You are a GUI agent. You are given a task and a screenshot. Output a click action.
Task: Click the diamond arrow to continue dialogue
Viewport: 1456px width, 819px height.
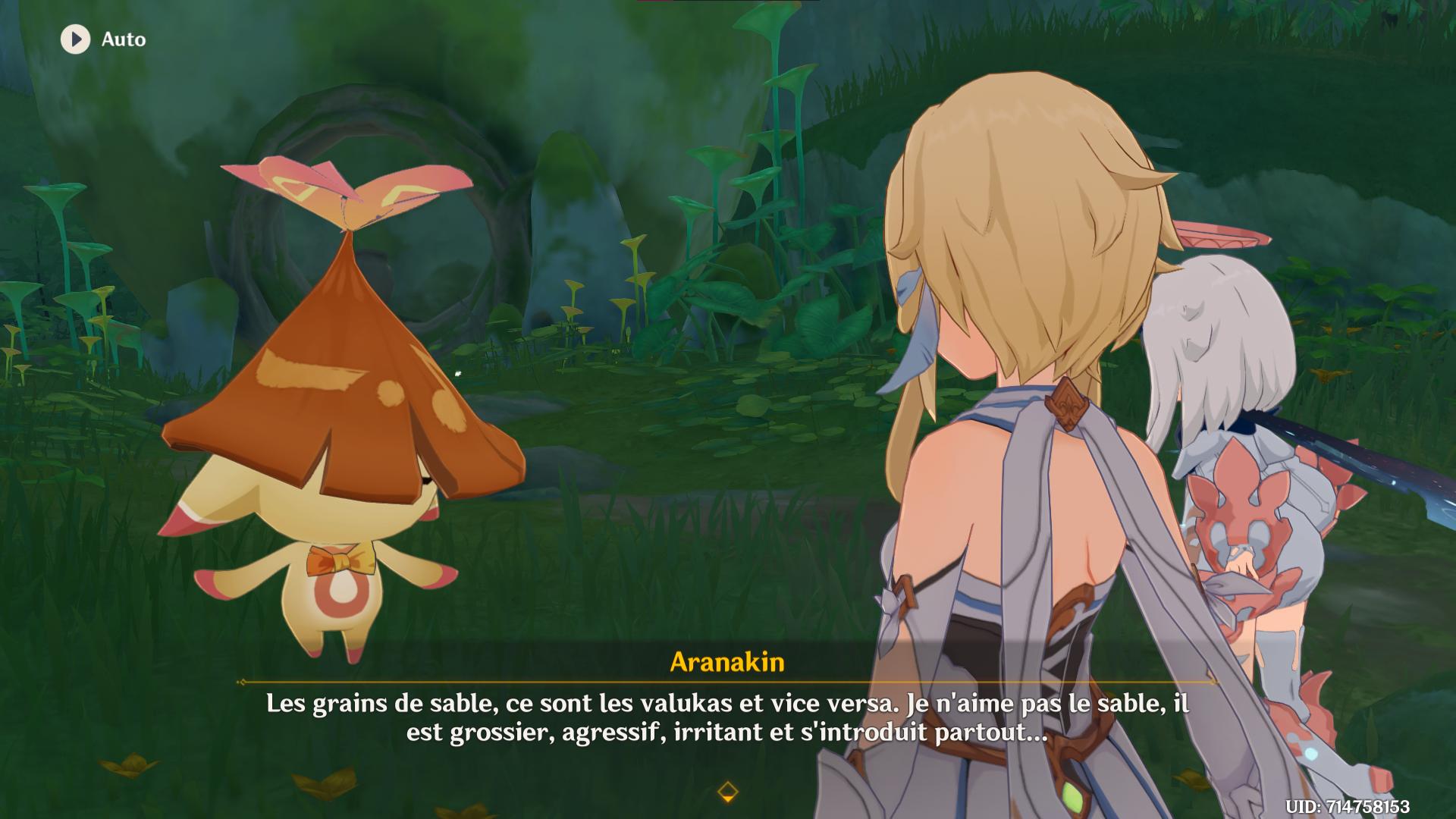coord(727,792)
